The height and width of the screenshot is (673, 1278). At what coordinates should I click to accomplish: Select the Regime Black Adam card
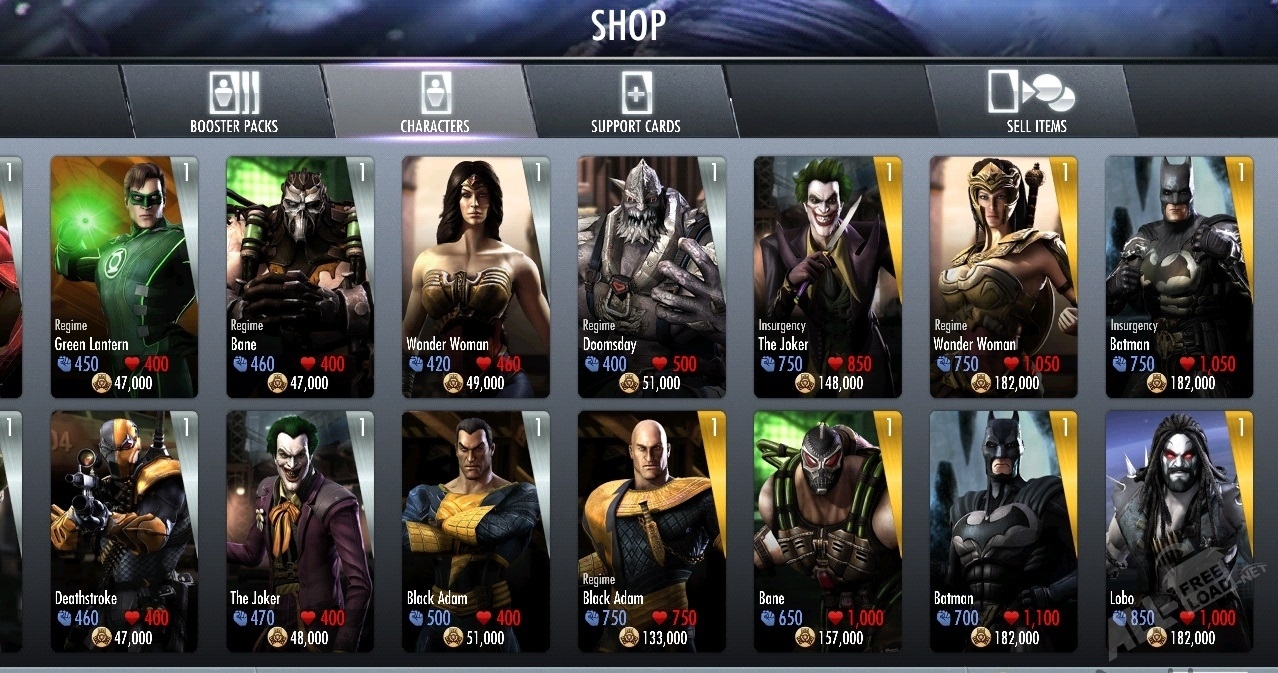coord(652,530)
